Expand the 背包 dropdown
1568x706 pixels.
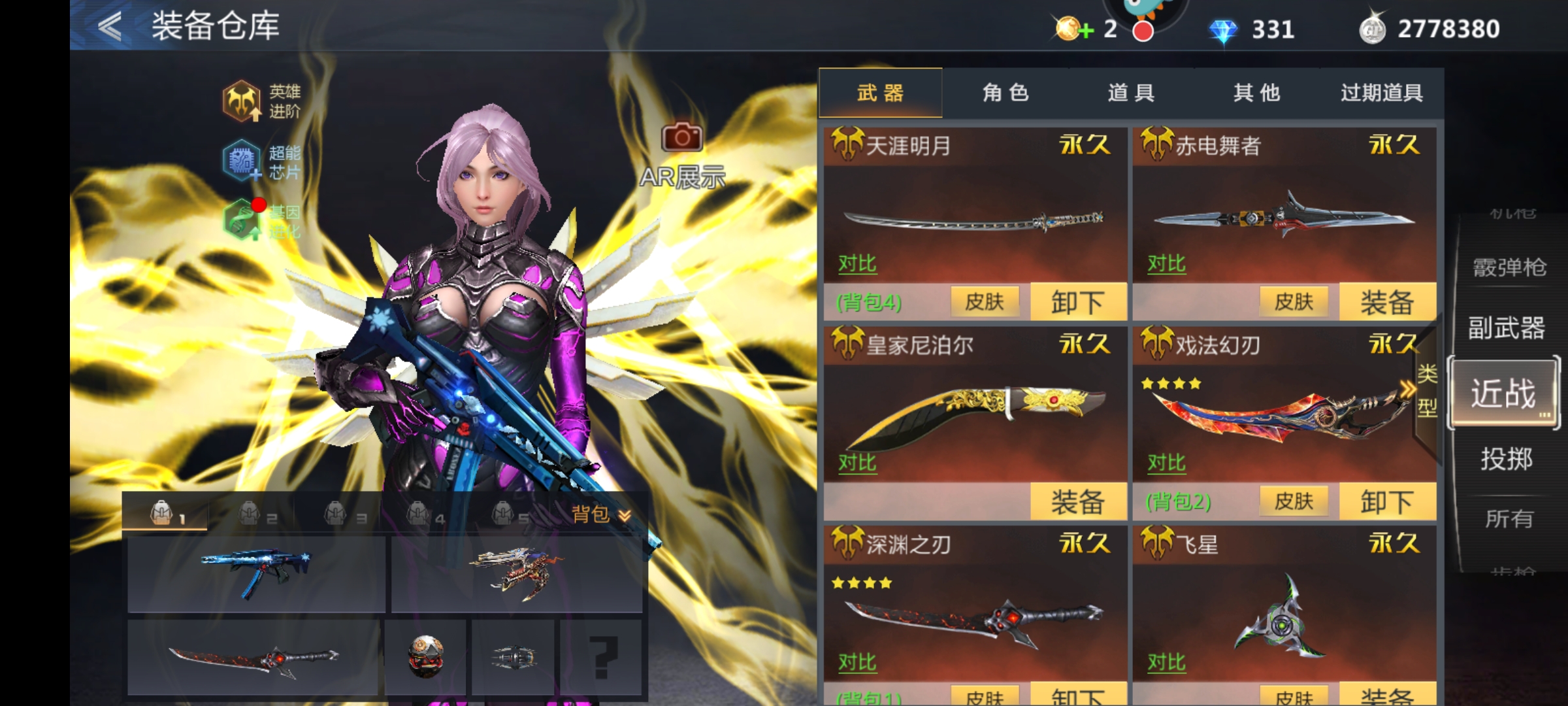(601, 515)
